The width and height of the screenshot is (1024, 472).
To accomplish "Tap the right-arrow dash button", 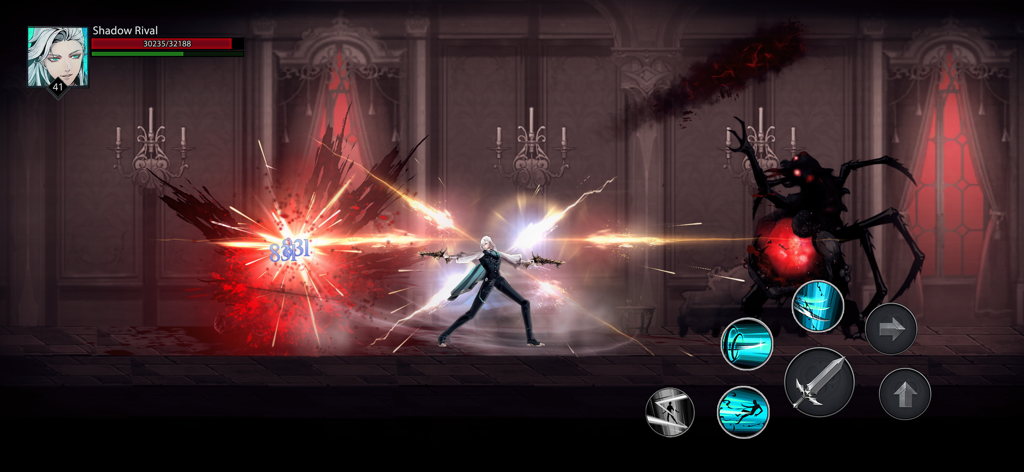I will click(x=890, y=328).
